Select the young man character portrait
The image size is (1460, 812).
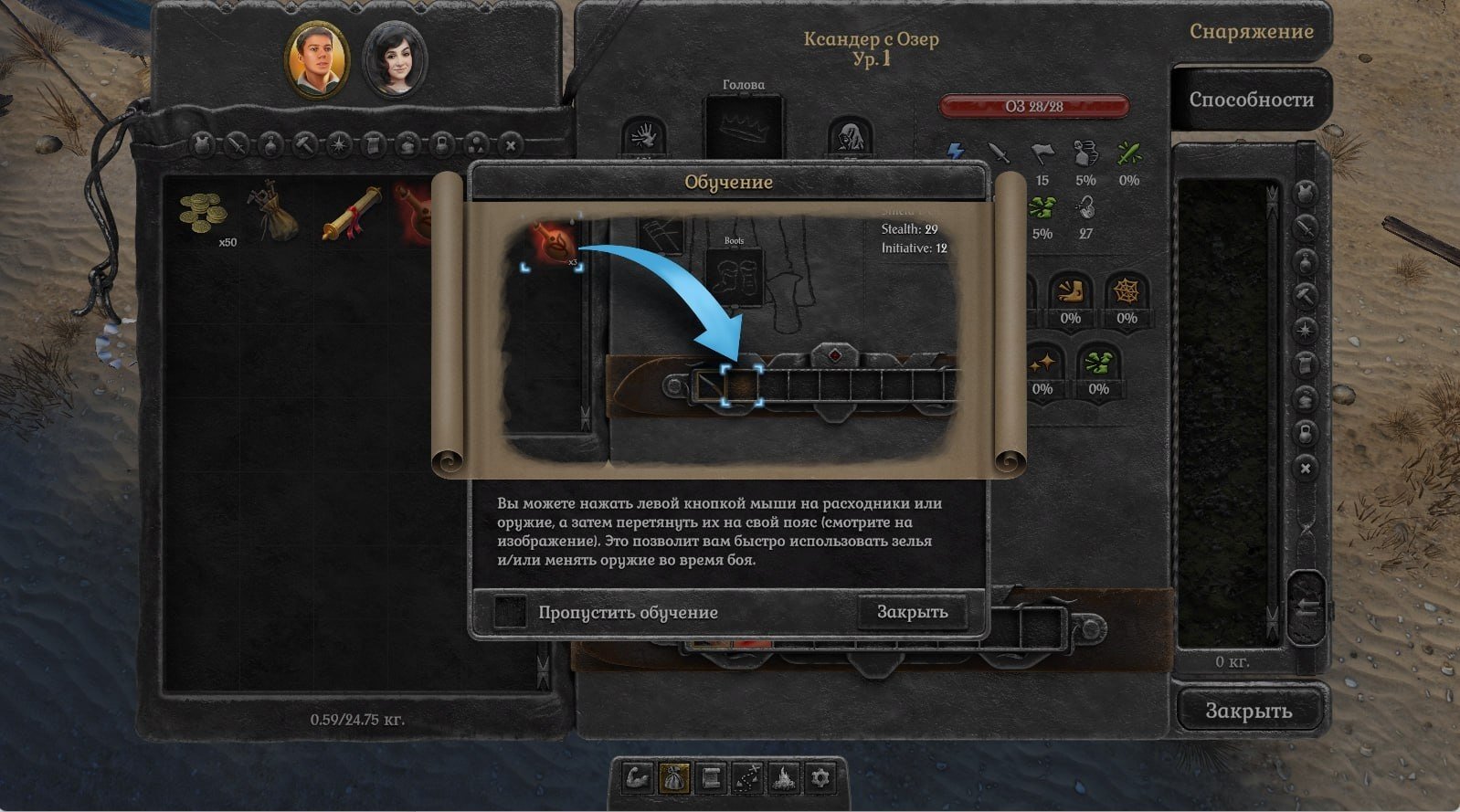tap(316, 59)
